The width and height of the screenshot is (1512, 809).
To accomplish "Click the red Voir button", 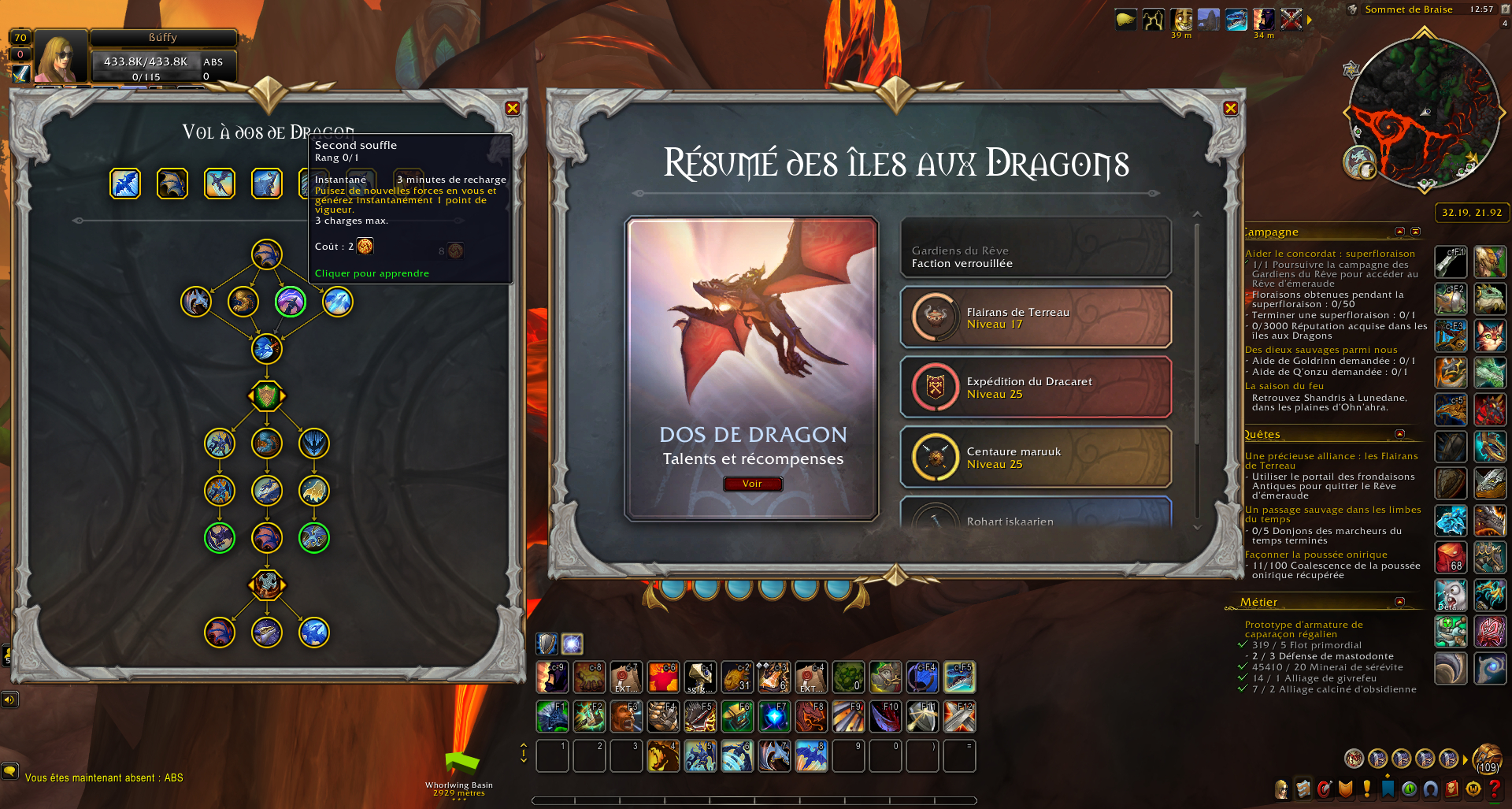I will [752, 484].
